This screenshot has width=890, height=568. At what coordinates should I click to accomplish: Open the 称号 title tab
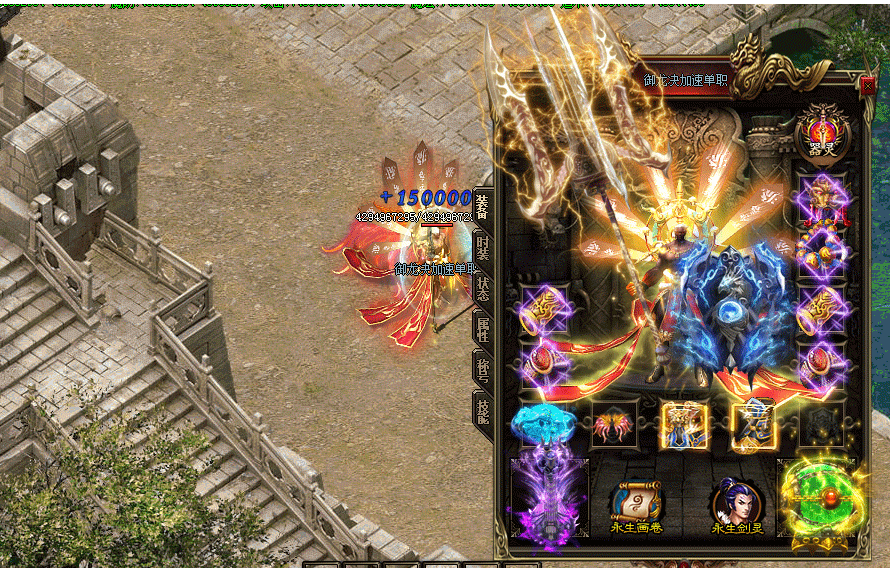(x=482, y=369)
